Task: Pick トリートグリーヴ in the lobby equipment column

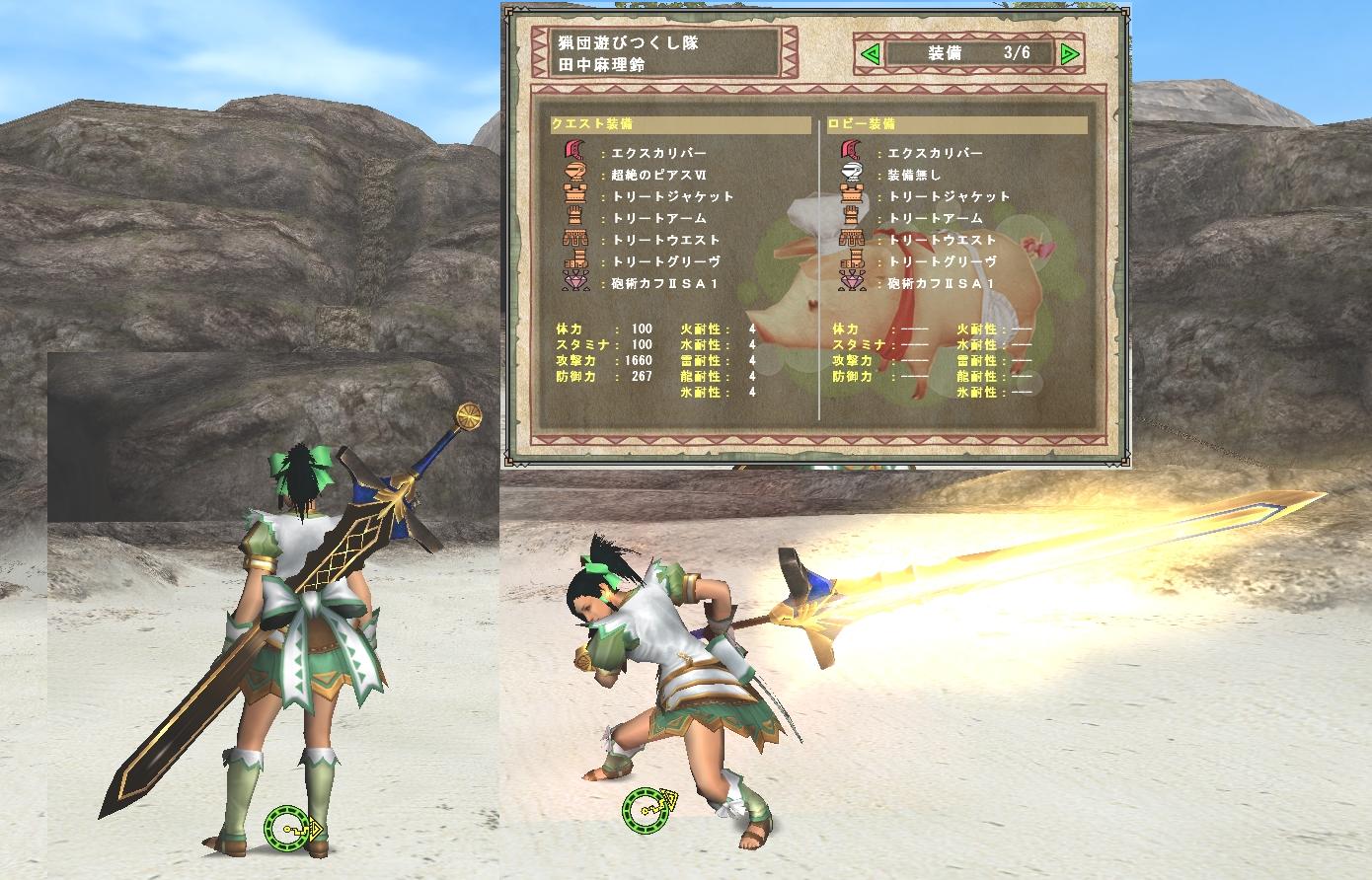Action: point(942,261)
